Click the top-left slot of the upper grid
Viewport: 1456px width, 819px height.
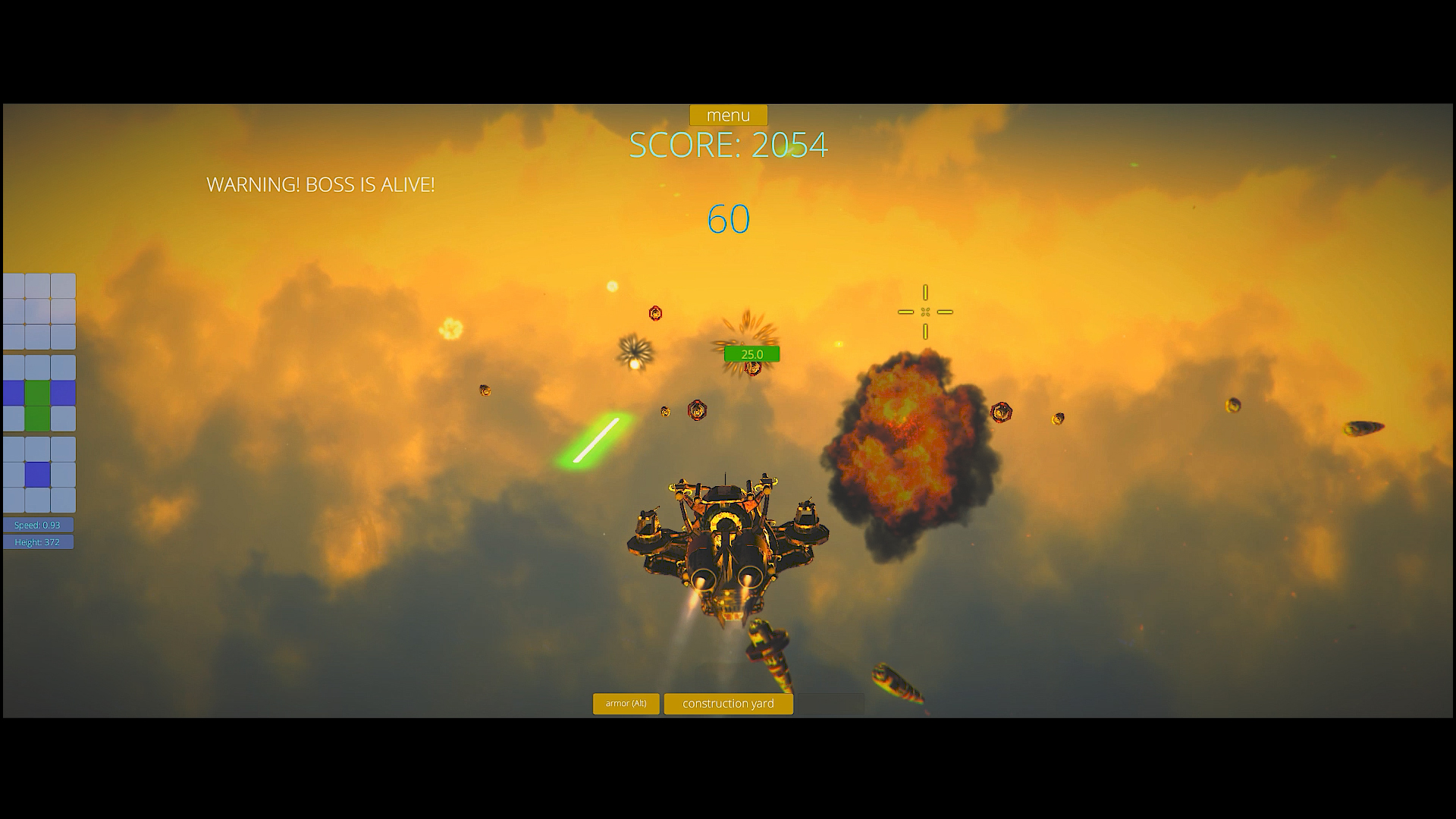(13, 285)
